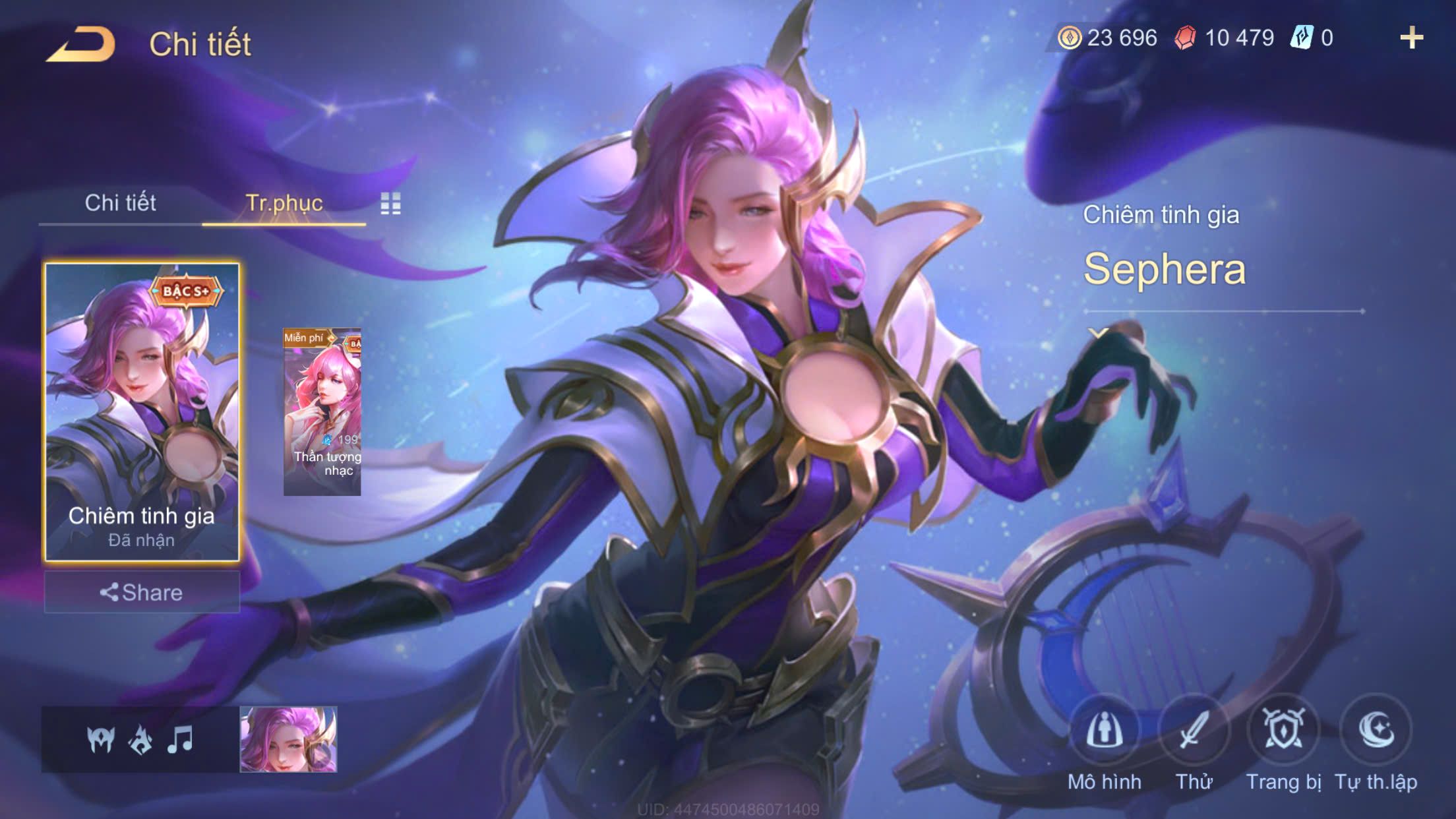
Task: Play the skin music note icon
Action: [x=179, y=739]
